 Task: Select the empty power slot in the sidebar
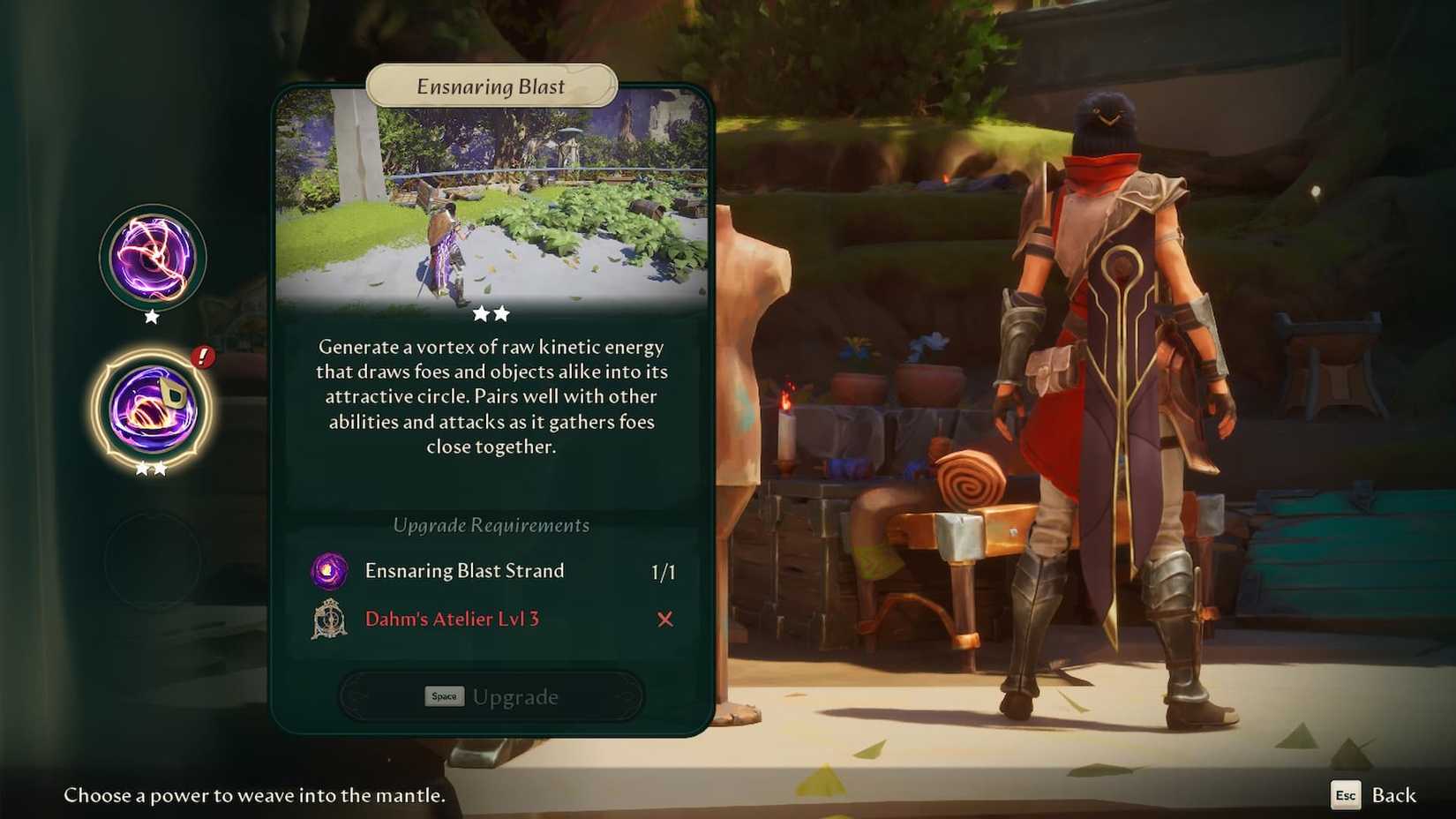click(x=152, y=556)
